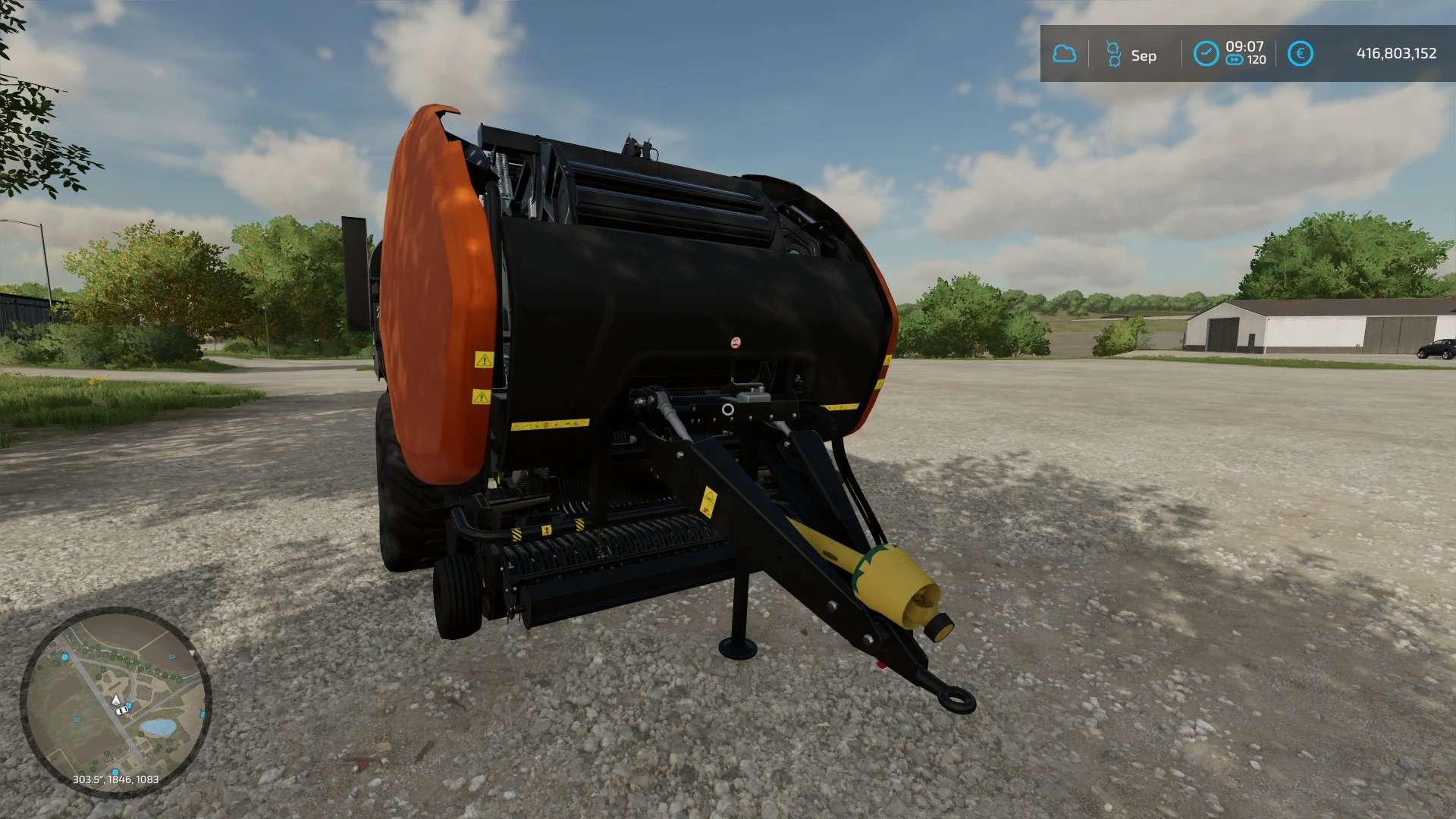Open the circular minimap

coord(115,701)
